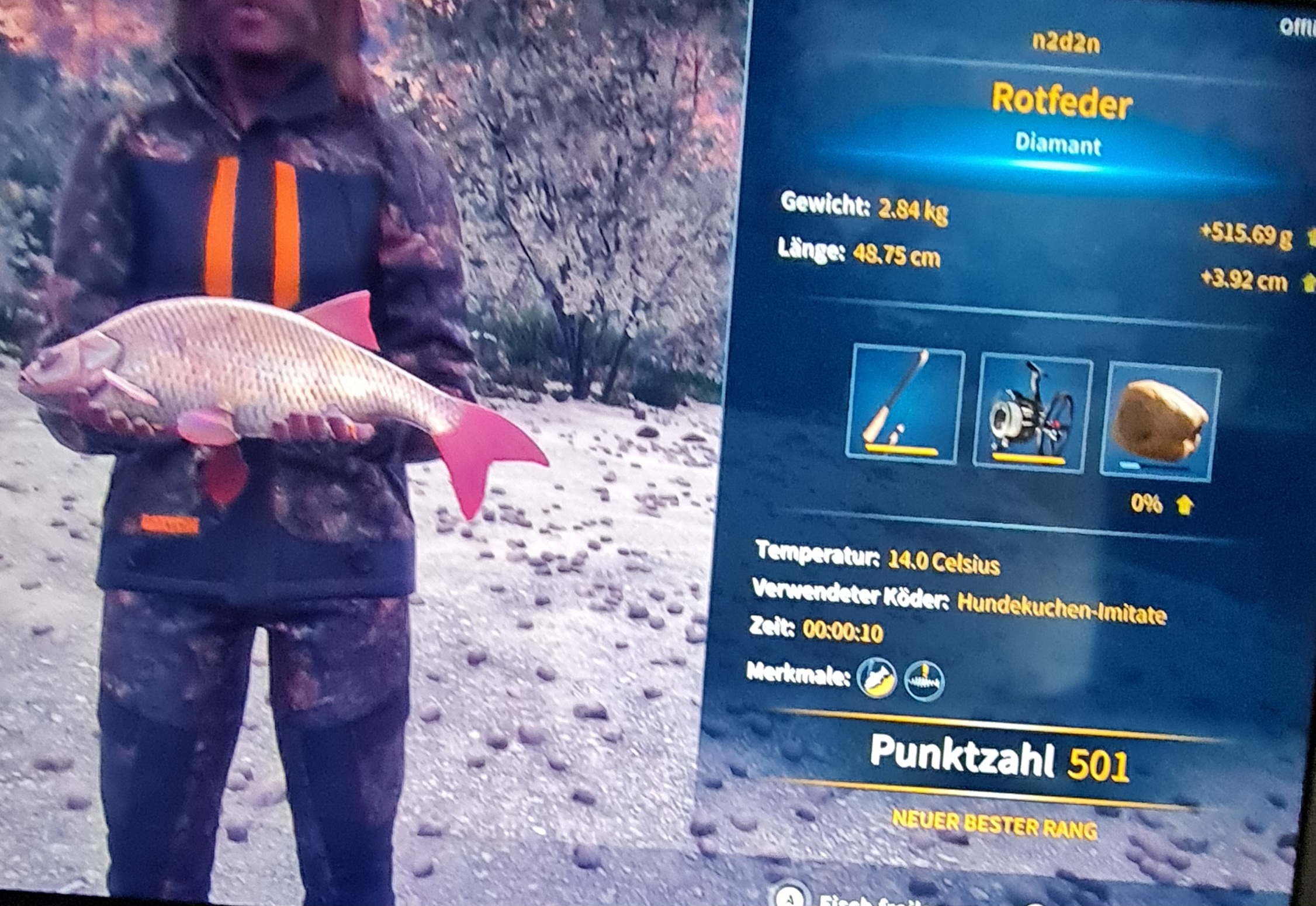Inspect the jagged-teeth trait icon
The height and width of the screenshot is (906, 1316).
point(924,681)
